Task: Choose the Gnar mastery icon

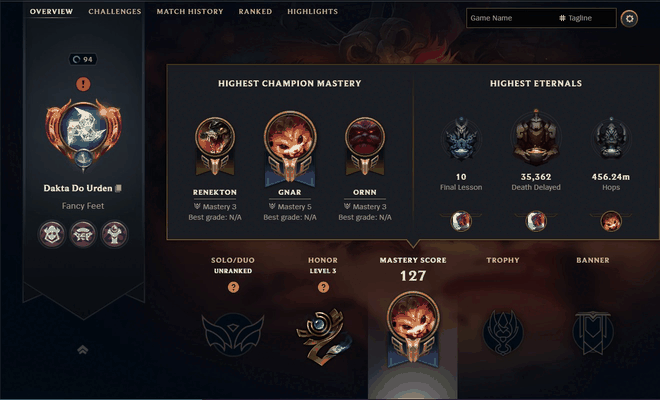Action: coord(290,147)
